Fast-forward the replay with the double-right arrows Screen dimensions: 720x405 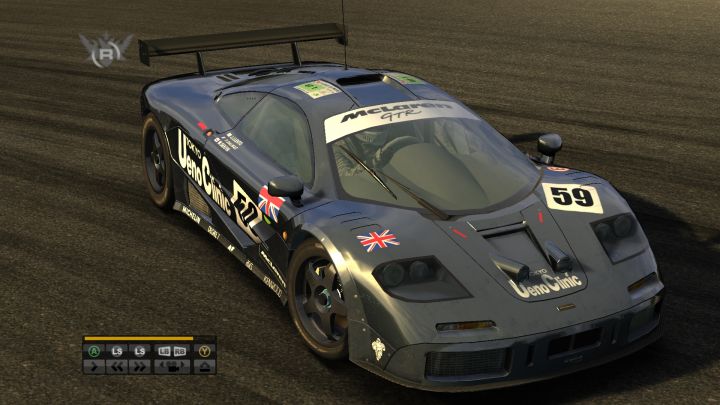pos(139,366)
